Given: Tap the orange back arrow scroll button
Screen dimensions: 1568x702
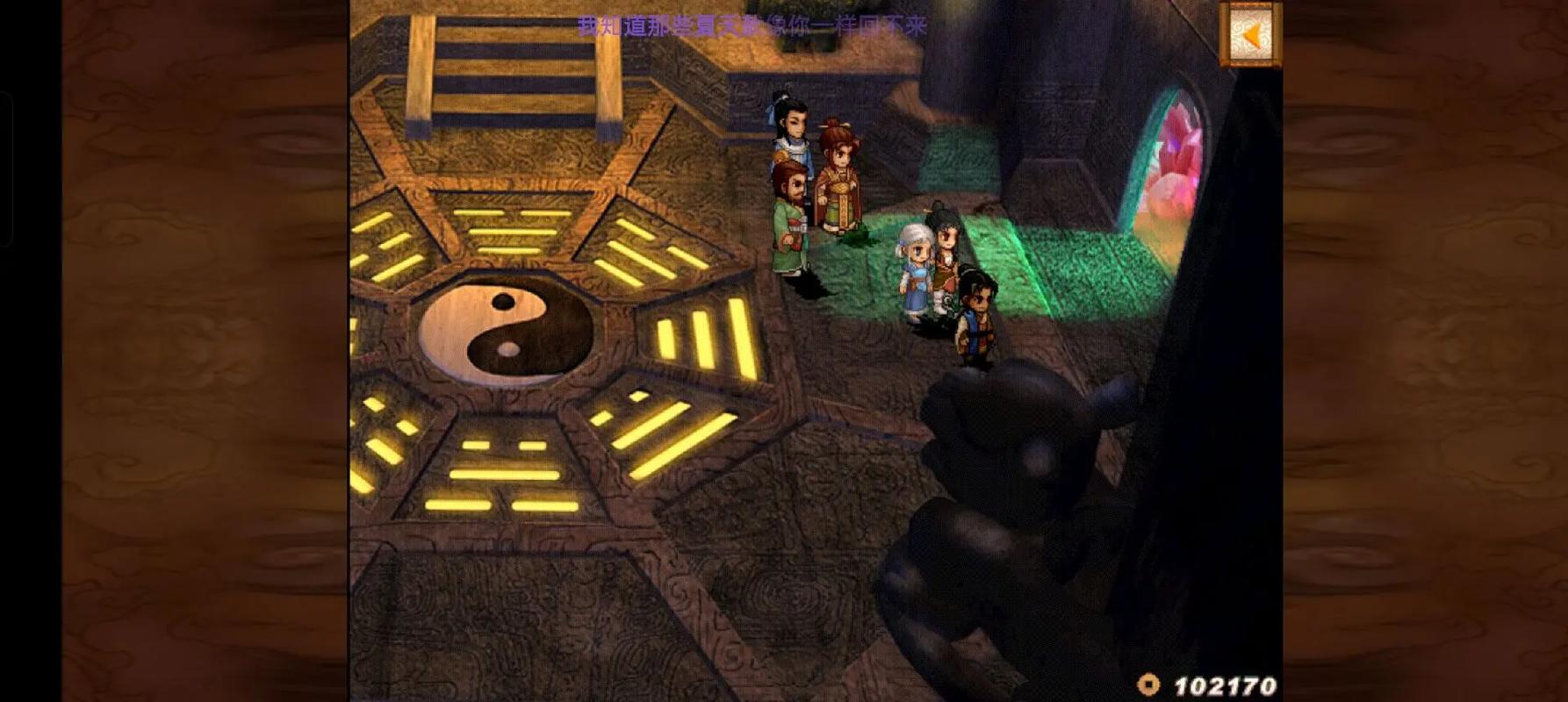Looking at the screenshot, I should point(1250,35).
